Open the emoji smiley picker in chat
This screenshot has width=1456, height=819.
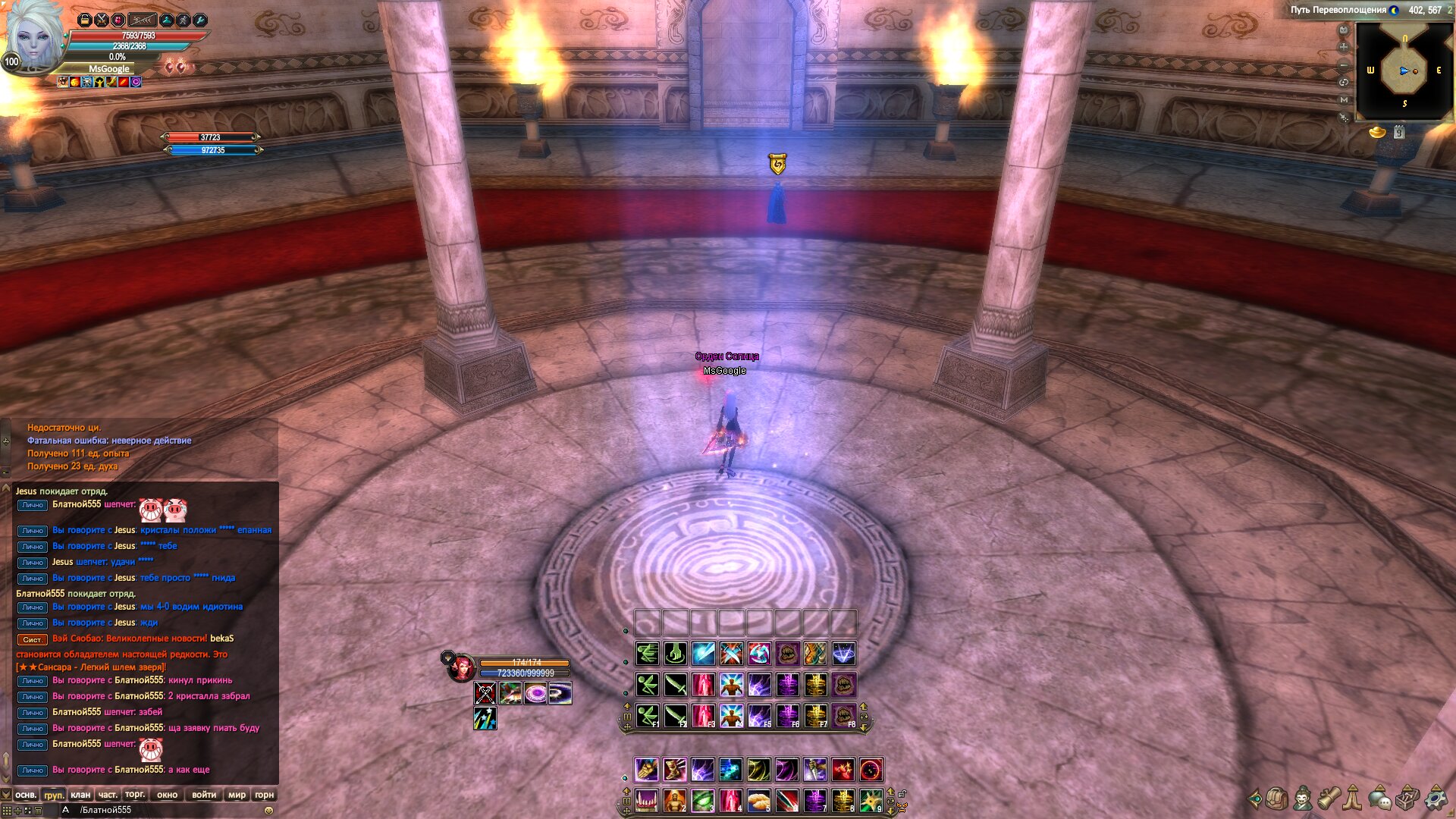tap(268, 811)
